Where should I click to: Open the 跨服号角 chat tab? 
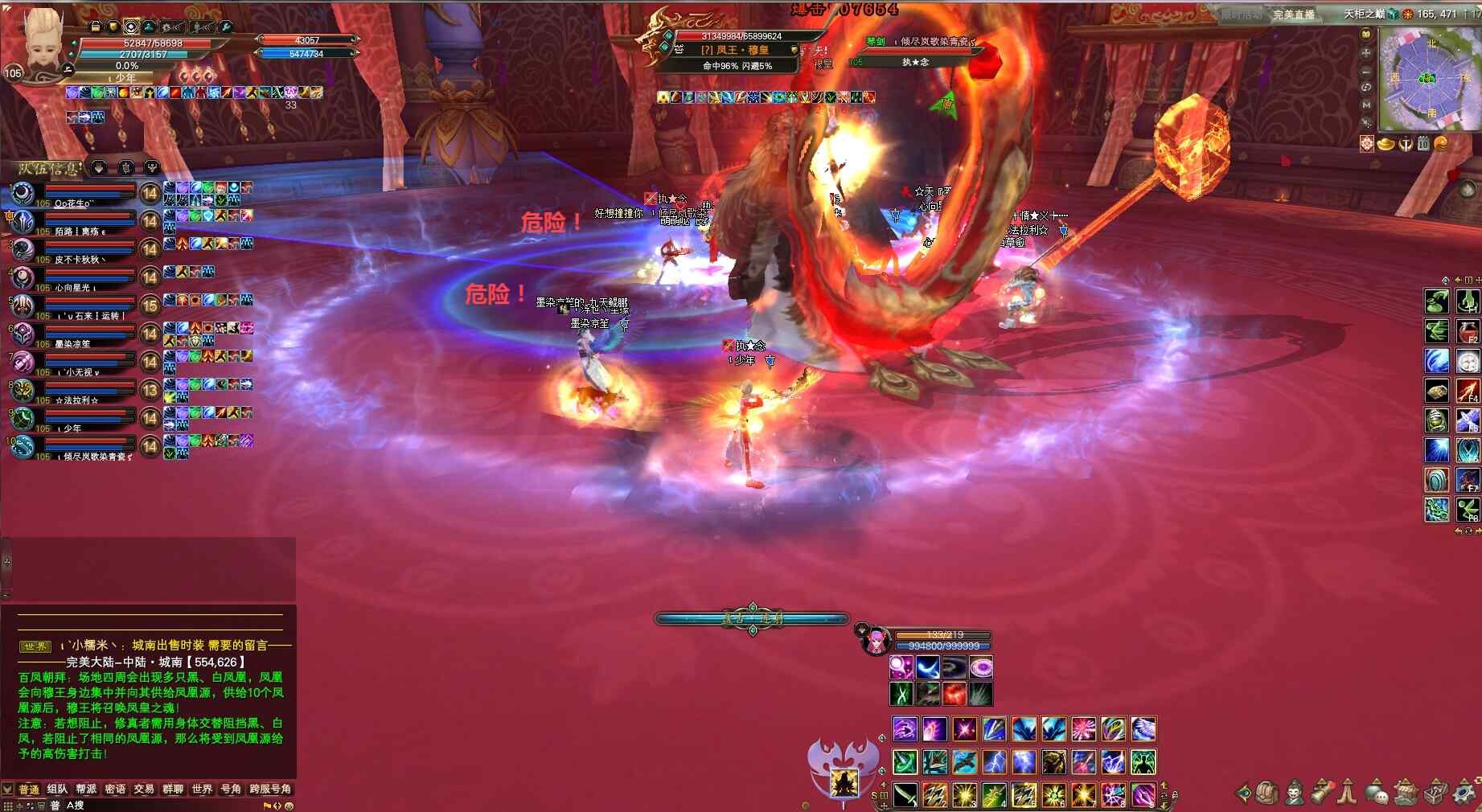click(270, 789)
